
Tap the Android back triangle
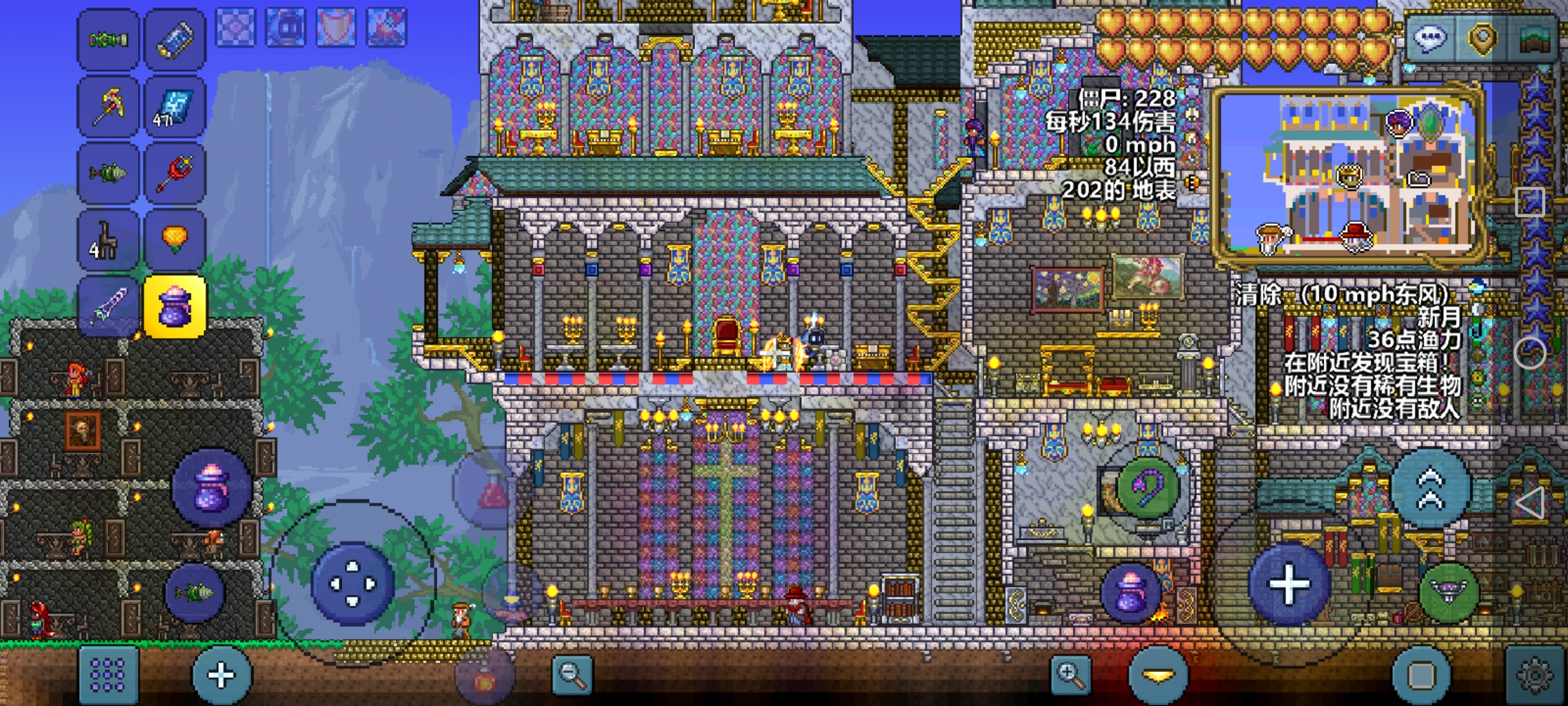(1530, 503)
